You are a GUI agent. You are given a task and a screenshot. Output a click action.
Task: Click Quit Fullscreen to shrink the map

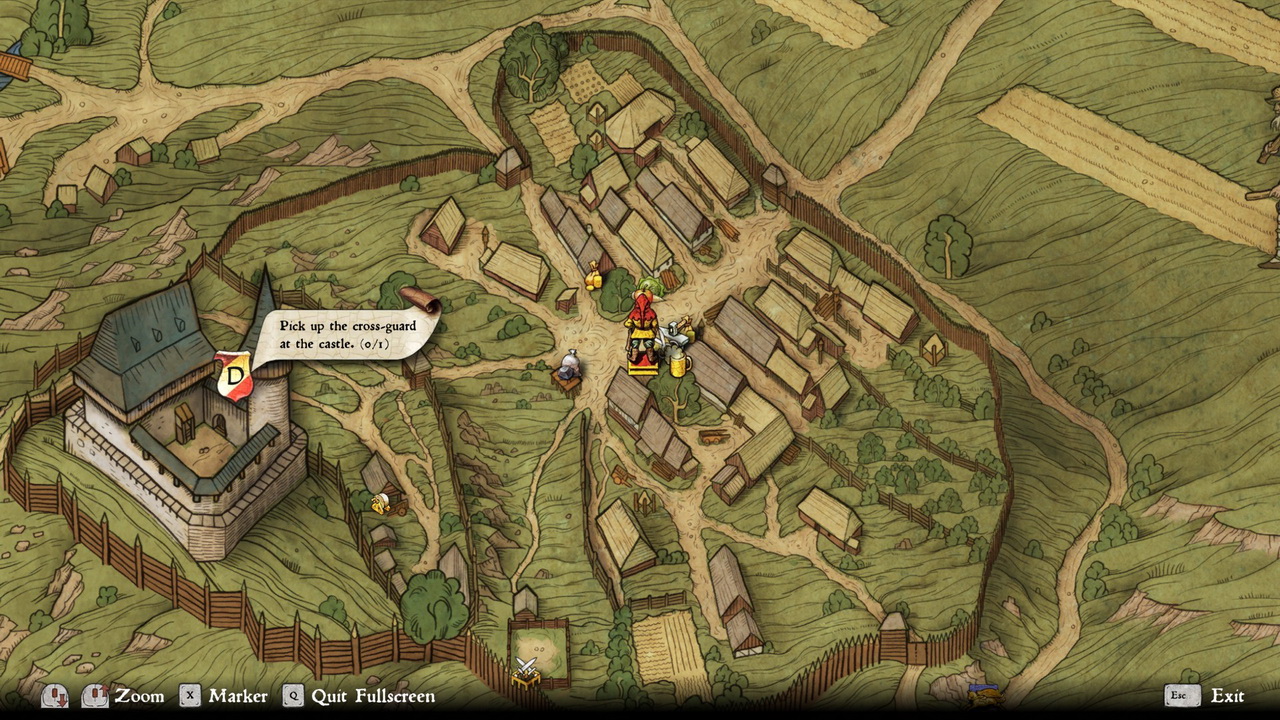click(x=372, y=696)
